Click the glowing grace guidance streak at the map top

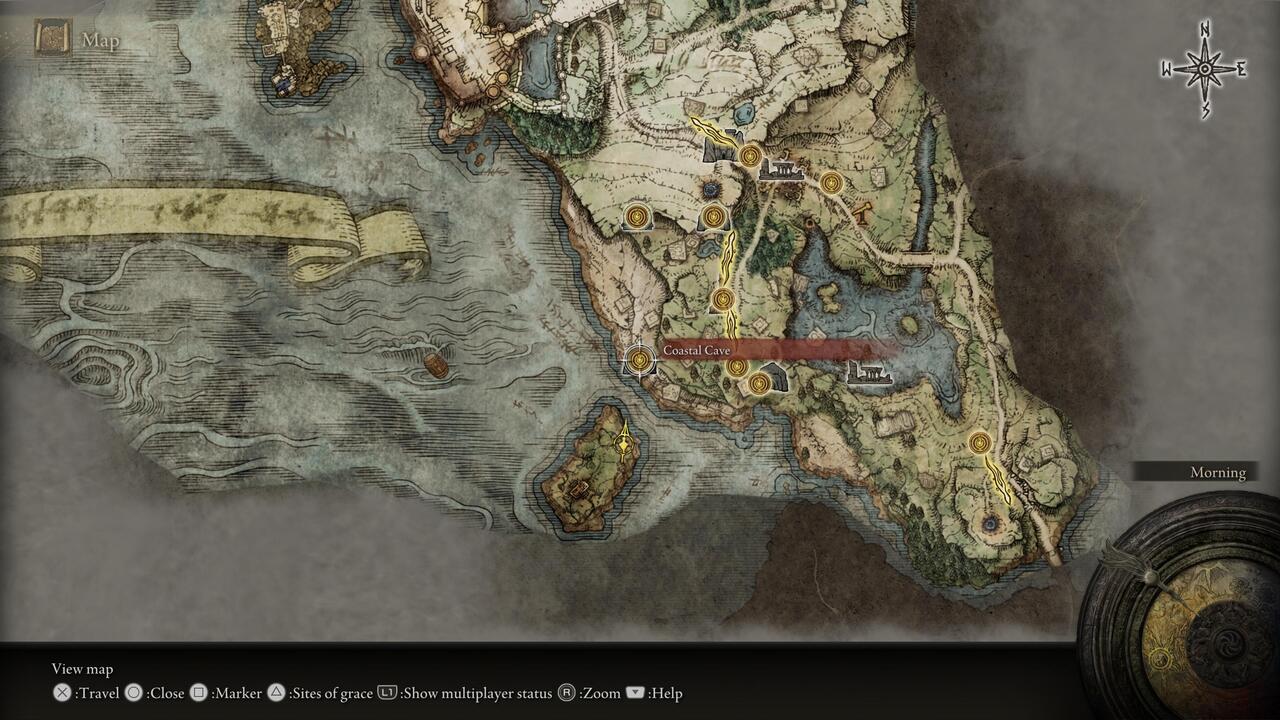tap(712, 131)
